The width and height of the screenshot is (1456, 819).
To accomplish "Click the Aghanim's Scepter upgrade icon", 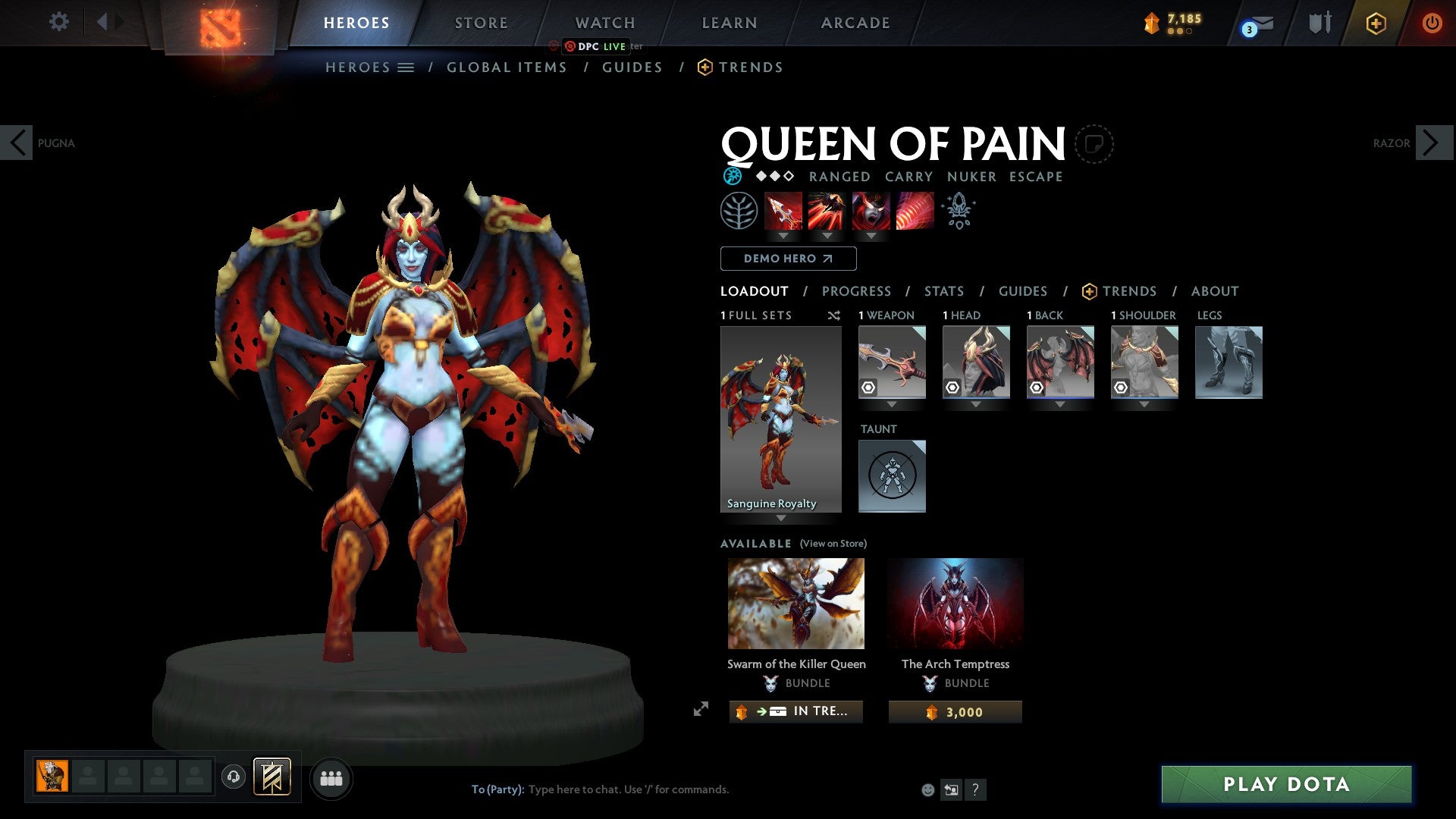I will point(959,211).
